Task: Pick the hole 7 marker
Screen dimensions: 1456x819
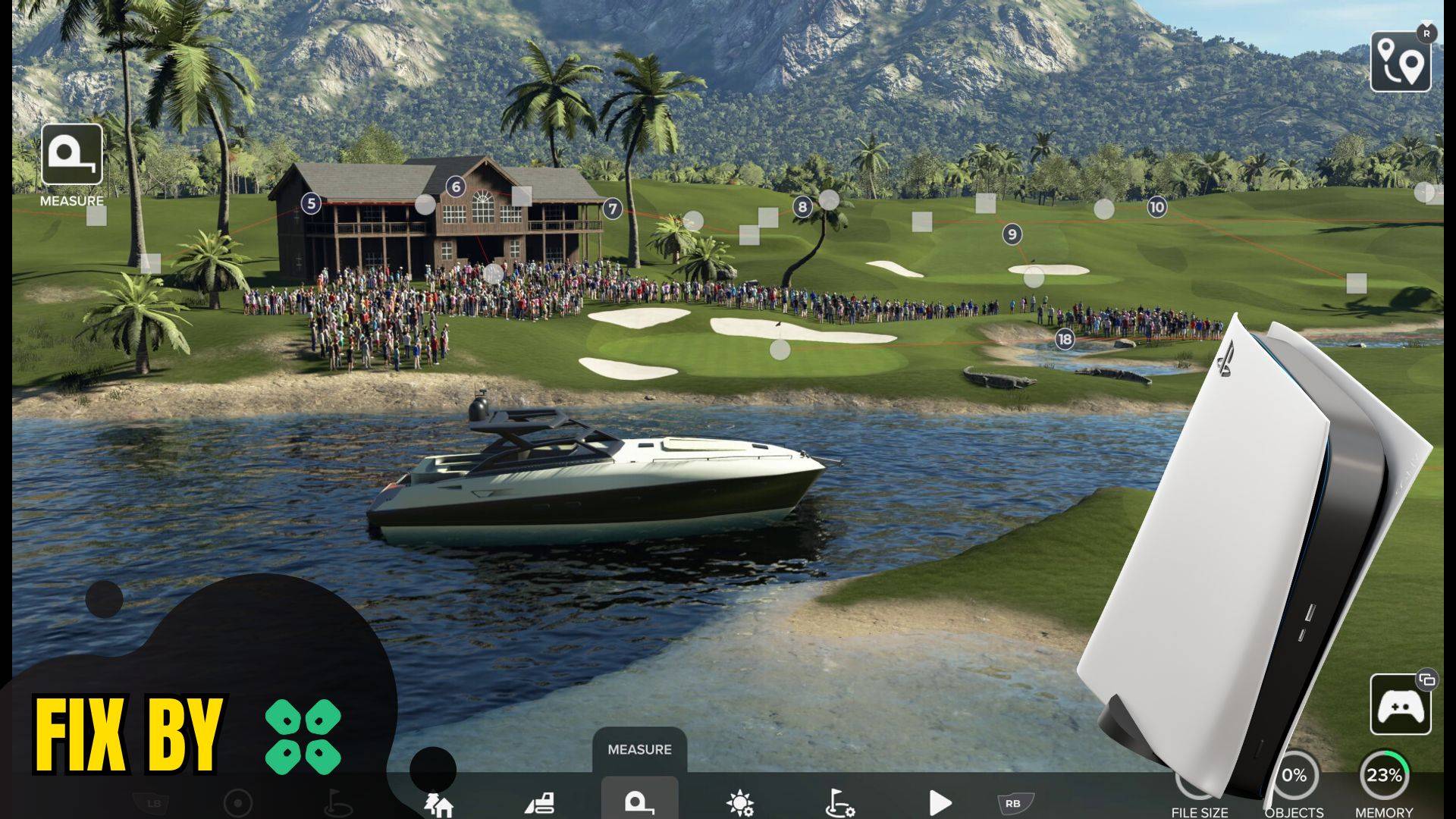Action: (x=613, y=209)
